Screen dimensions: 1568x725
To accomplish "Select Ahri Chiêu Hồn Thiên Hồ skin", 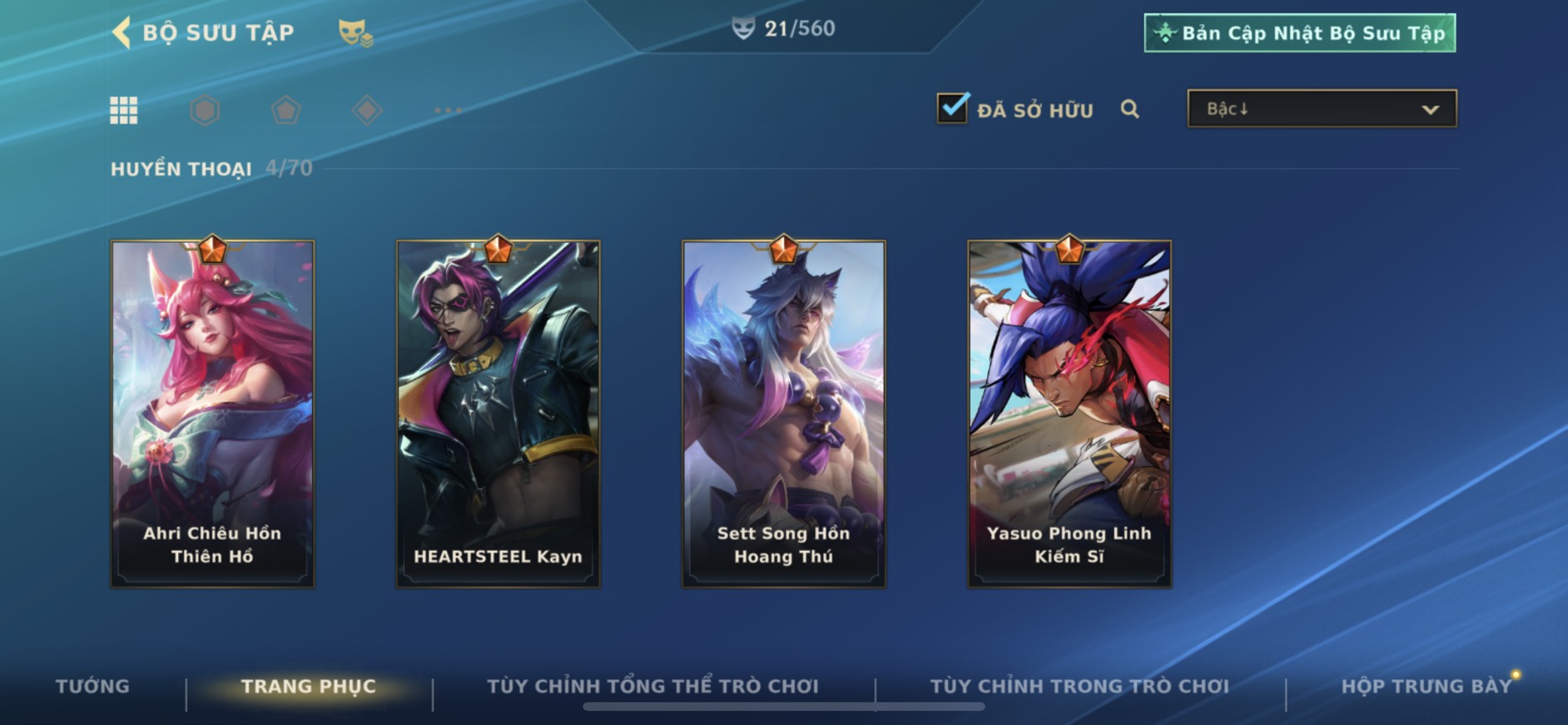I will pos(212,414).
